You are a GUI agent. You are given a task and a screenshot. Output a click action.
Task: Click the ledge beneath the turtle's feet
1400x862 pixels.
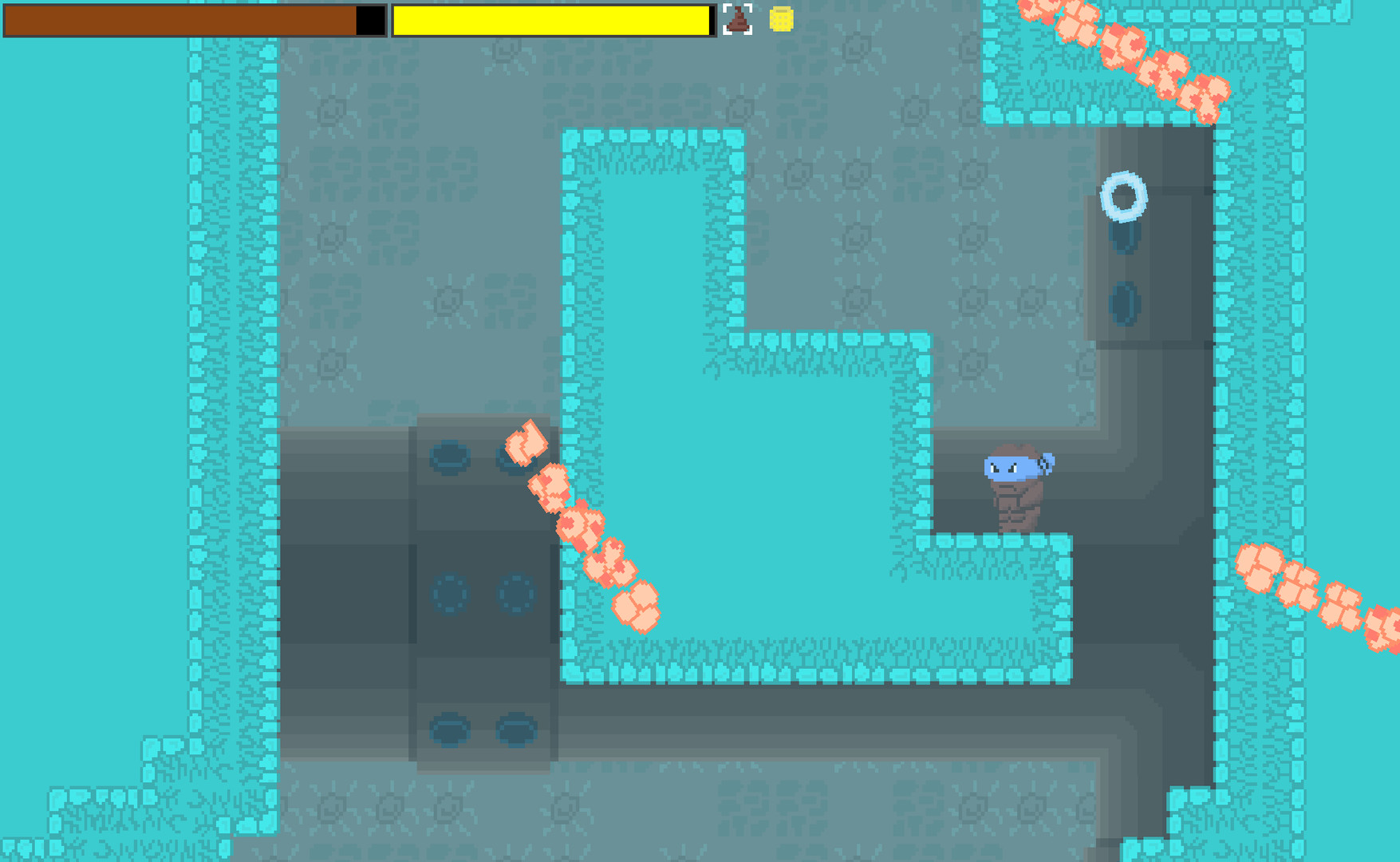tap(1016, 543)
